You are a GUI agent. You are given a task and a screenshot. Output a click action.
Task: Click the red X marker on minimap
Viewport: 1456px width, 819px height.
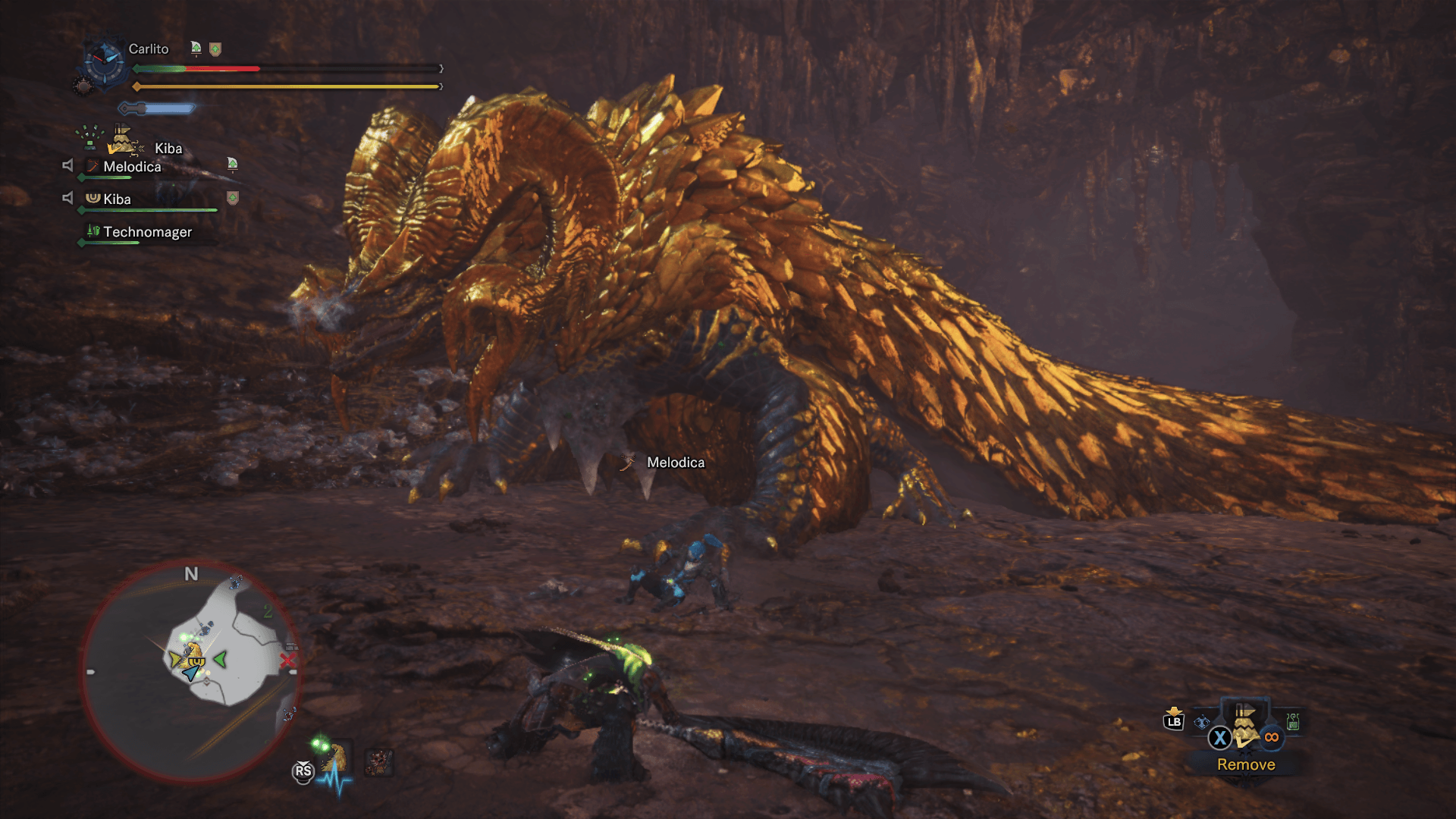[x=287, y=661]
